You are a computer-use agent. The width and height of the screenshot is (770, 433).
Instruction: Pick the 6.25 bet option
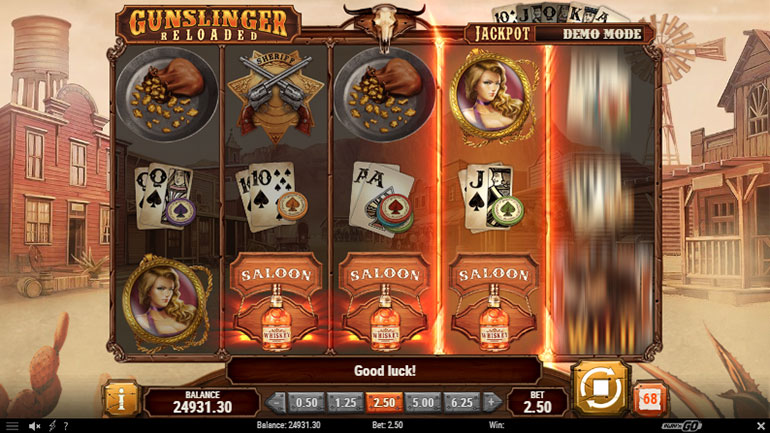(460, 402)
